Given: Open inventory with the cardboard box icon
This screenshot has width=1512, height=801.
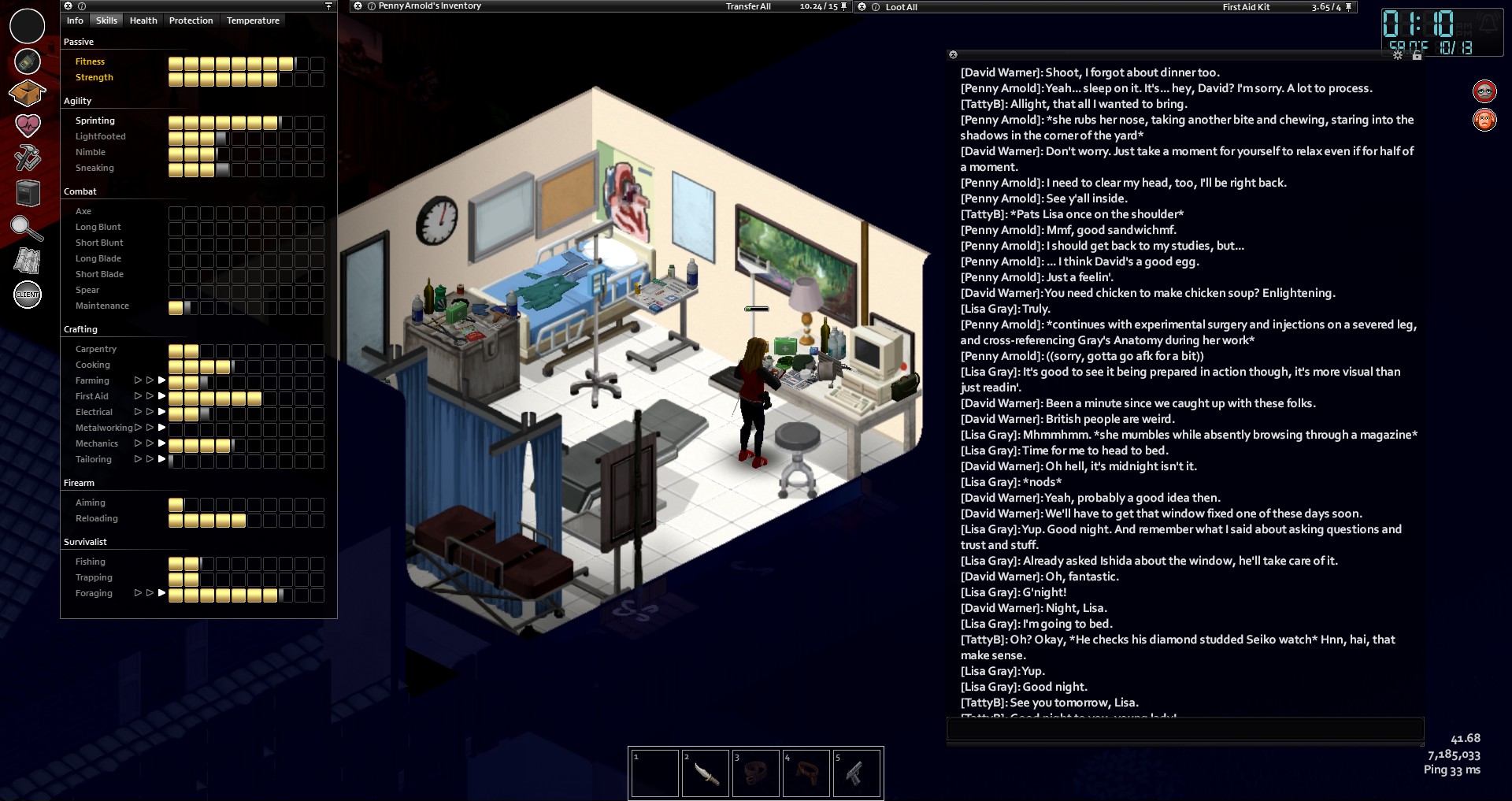Looking at the screenshot, I should (27, 93).
